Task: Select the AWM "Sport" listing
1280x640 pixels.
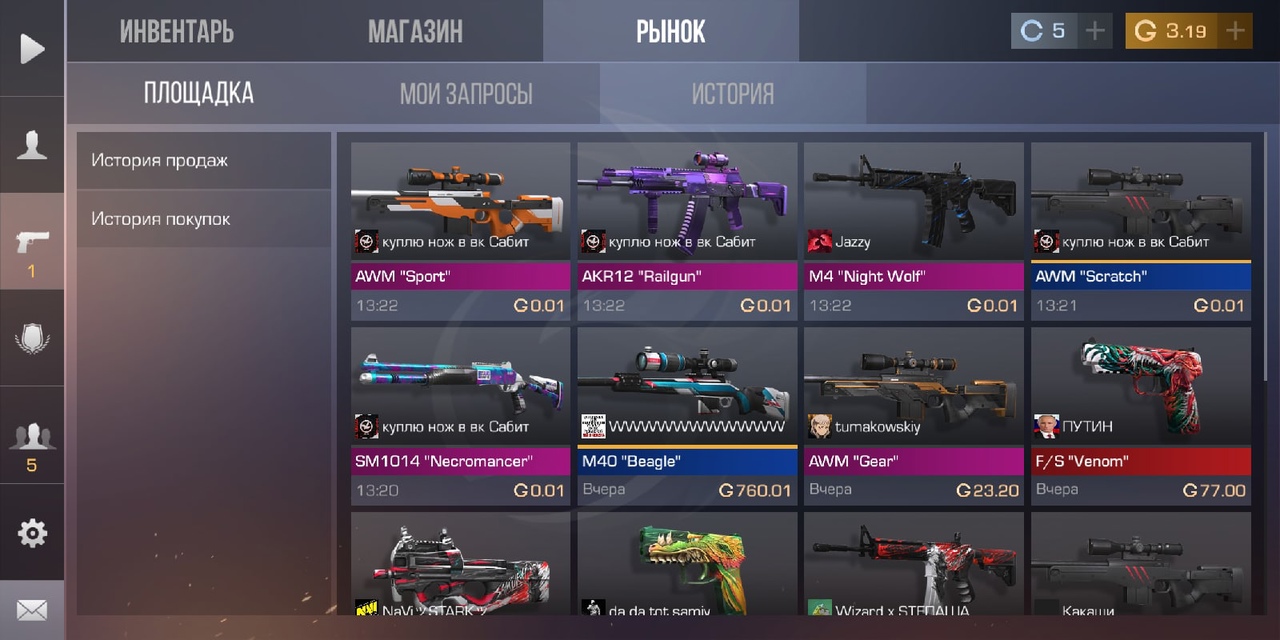Action: tap(460, 230)
